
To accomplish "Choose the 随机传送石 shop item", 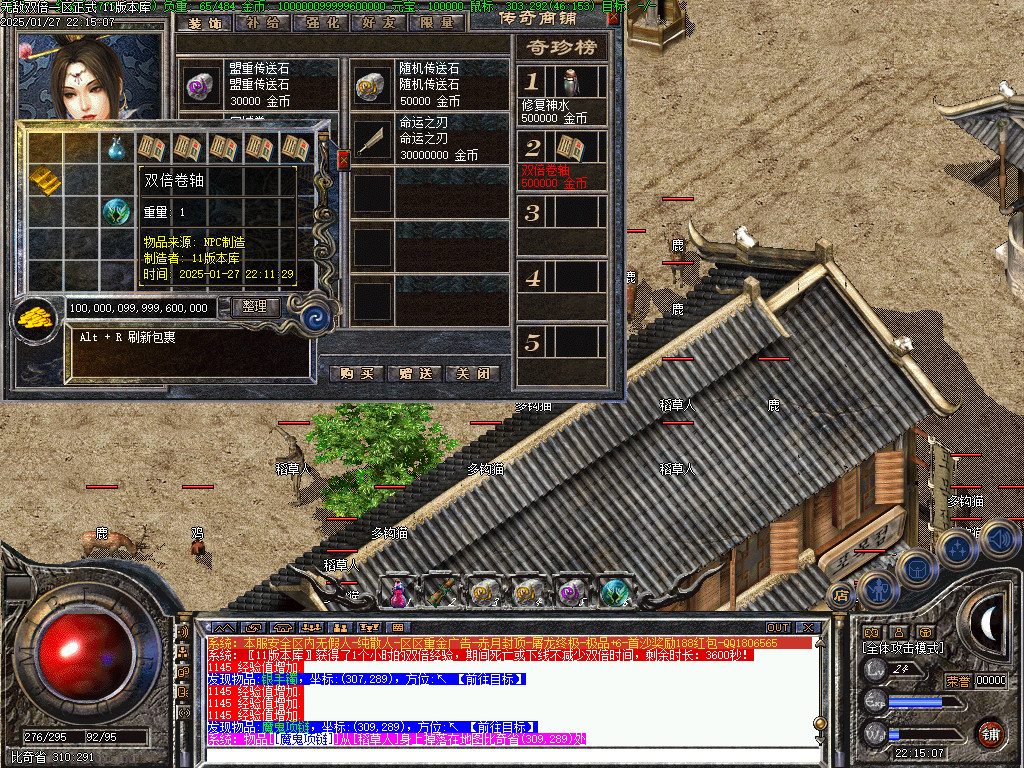I will click(x=429, y=85).
